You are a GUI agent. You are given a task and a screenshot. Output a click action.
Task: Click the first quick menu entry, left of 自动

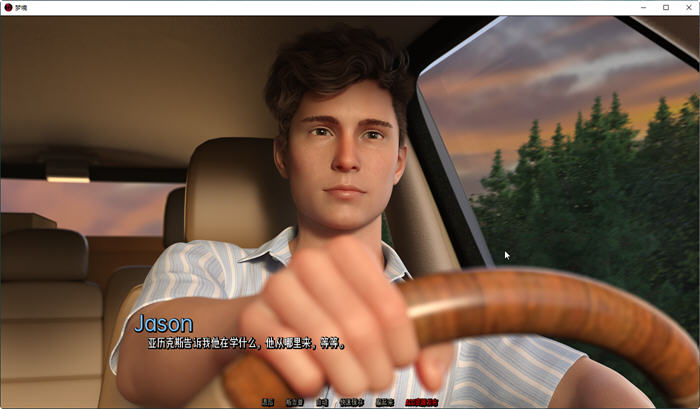point(268,402)
